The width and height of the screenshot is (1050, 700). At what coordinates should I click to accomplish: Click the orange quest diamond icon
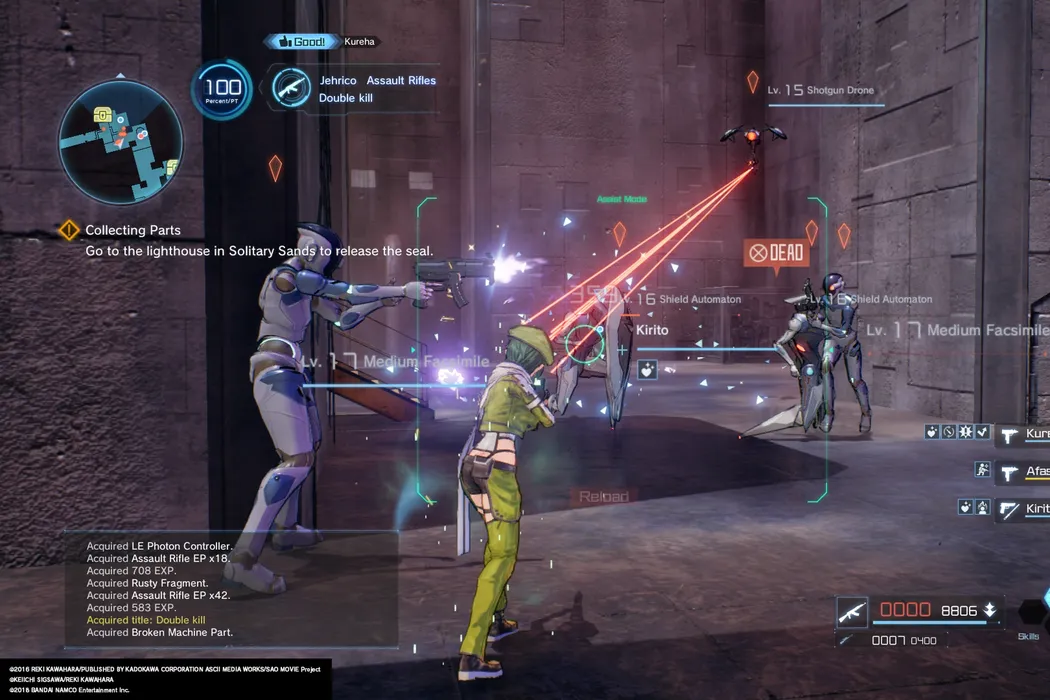pos(68,230)
